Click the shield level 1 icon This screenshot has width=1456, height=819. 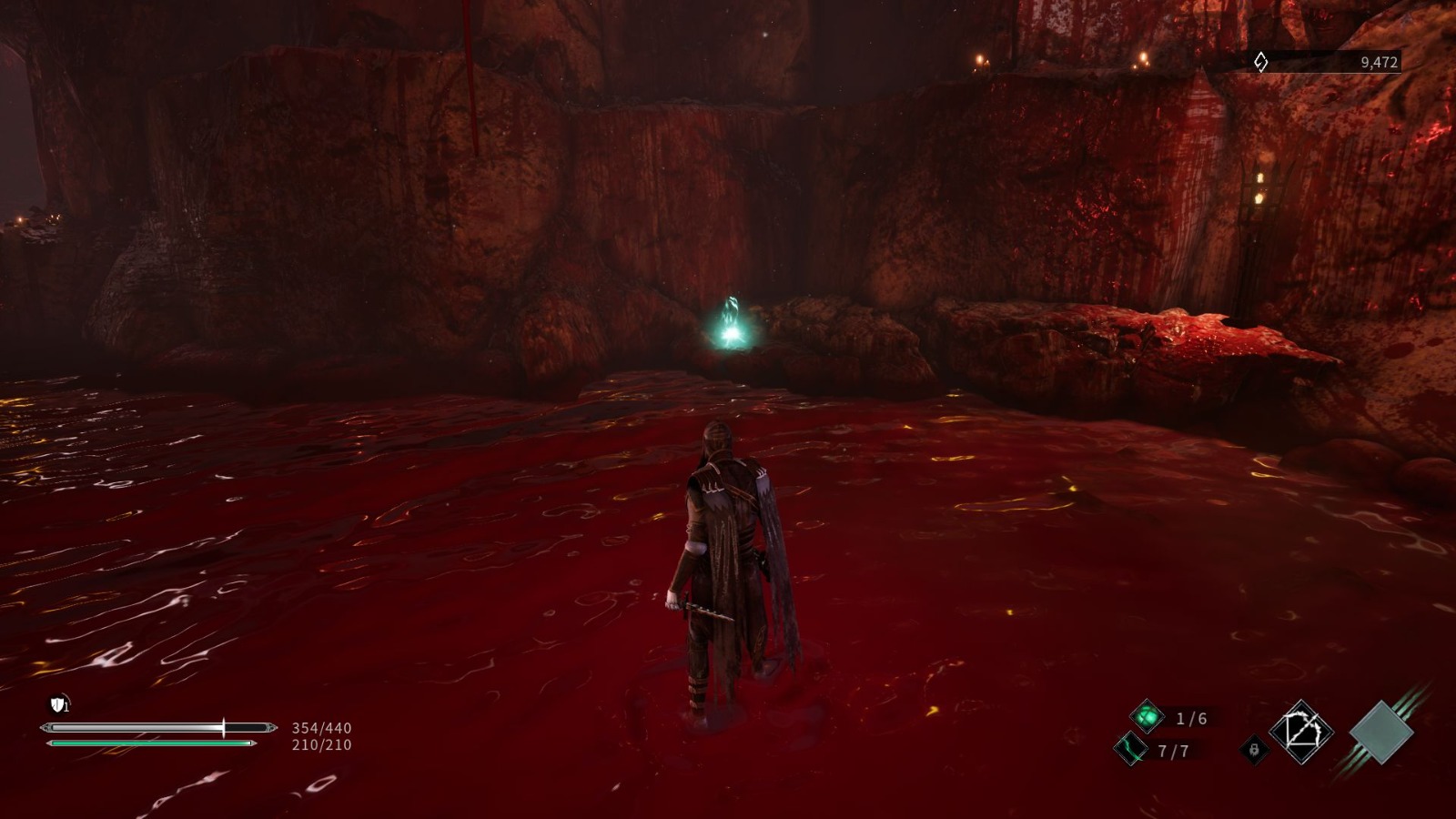[59, 704]
